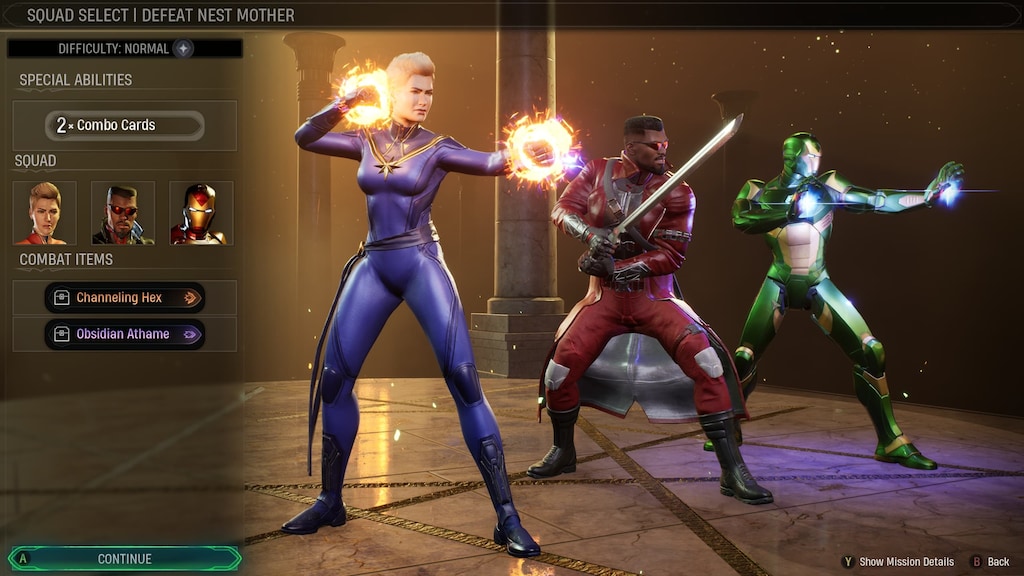The height and width of the screenshot is (576, 1024).
Task: Choose the Blade squad portrait
Action: pos(123,213)
